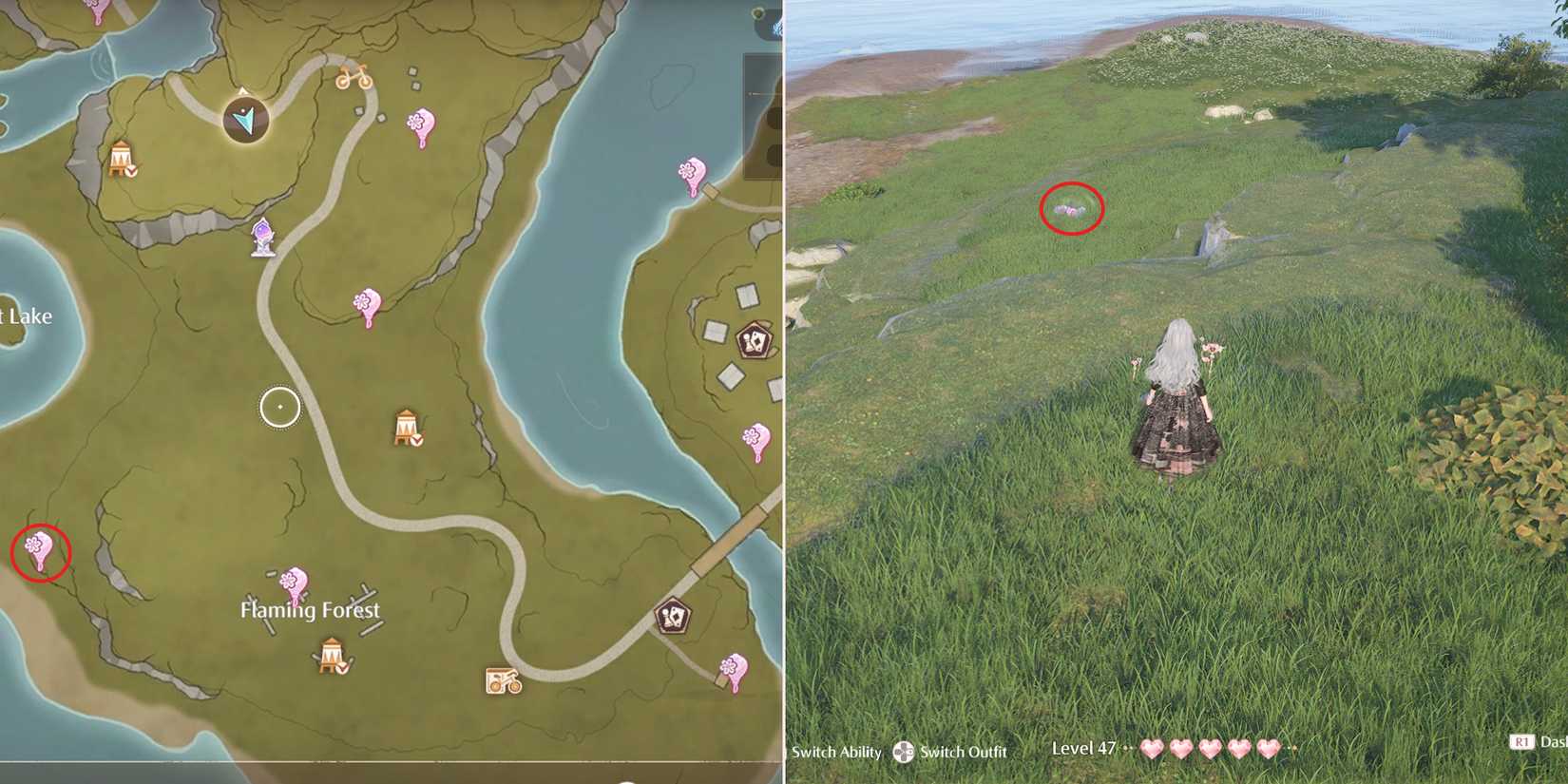The width and height of the screenshot is (1568, 784).
Task: Click the purple warp spire icon on the map
Action: pyautogui.click(x=263, y=238)
